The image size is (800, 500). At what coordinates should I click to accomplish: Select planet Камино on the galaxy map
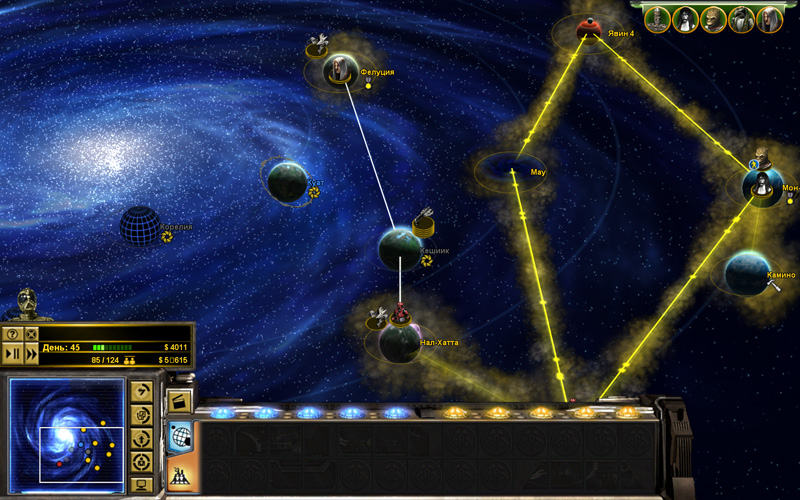(x=746, y=272)
